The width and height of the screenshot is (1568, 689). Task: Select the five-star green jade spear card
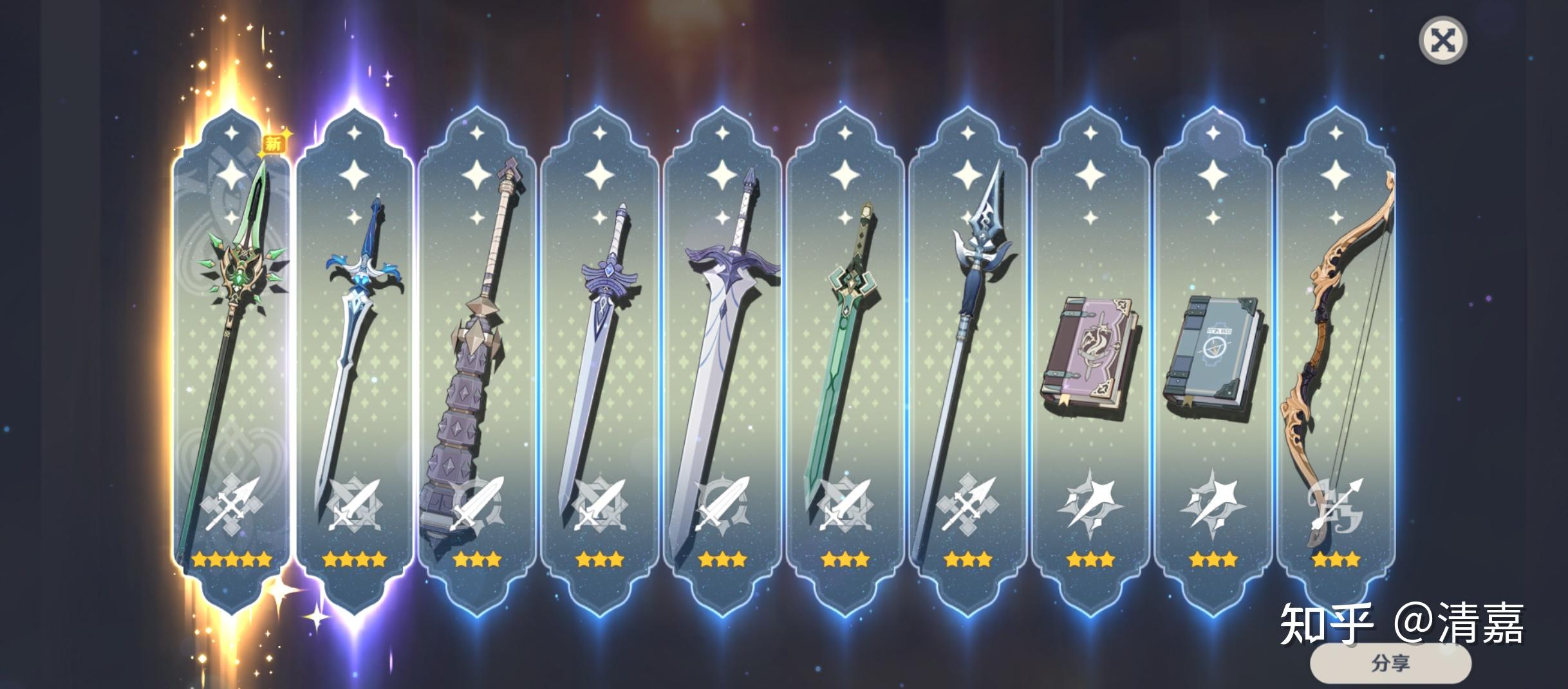coord(231,360)
